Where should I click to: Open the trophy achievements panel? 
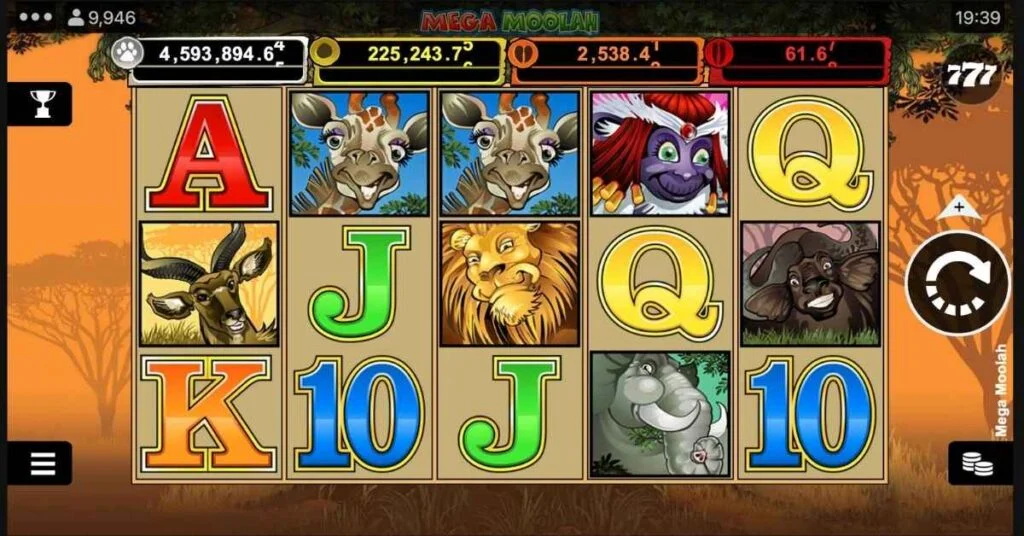pos(42,103)
